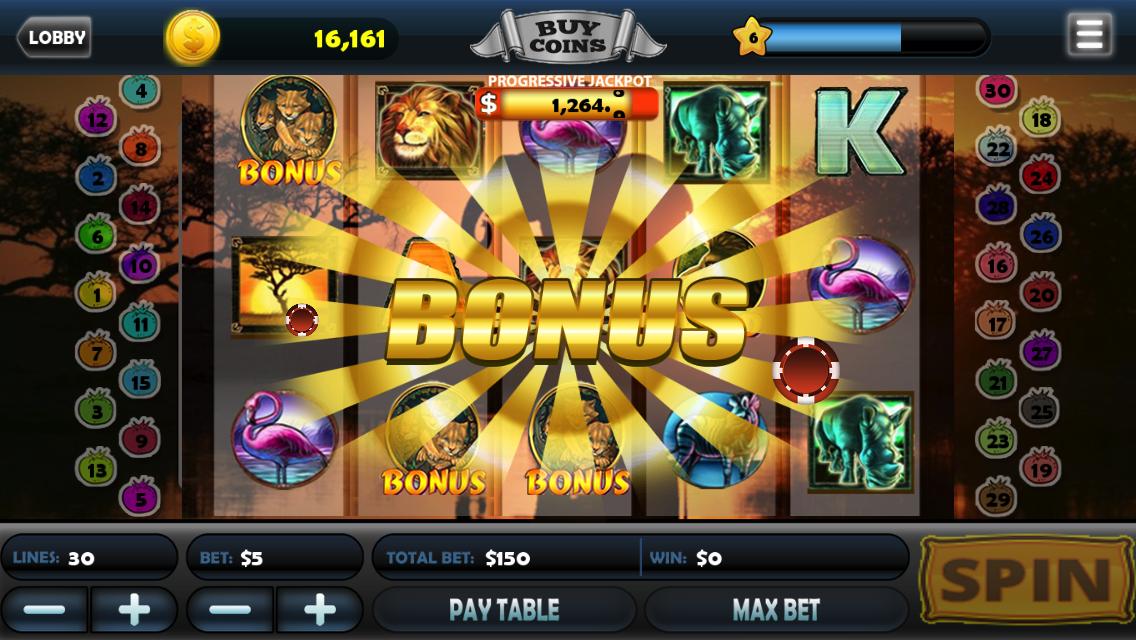Click the gold dollar coin icon
Viewport: 1136px width, 640px height.
[x=191, y=38]
